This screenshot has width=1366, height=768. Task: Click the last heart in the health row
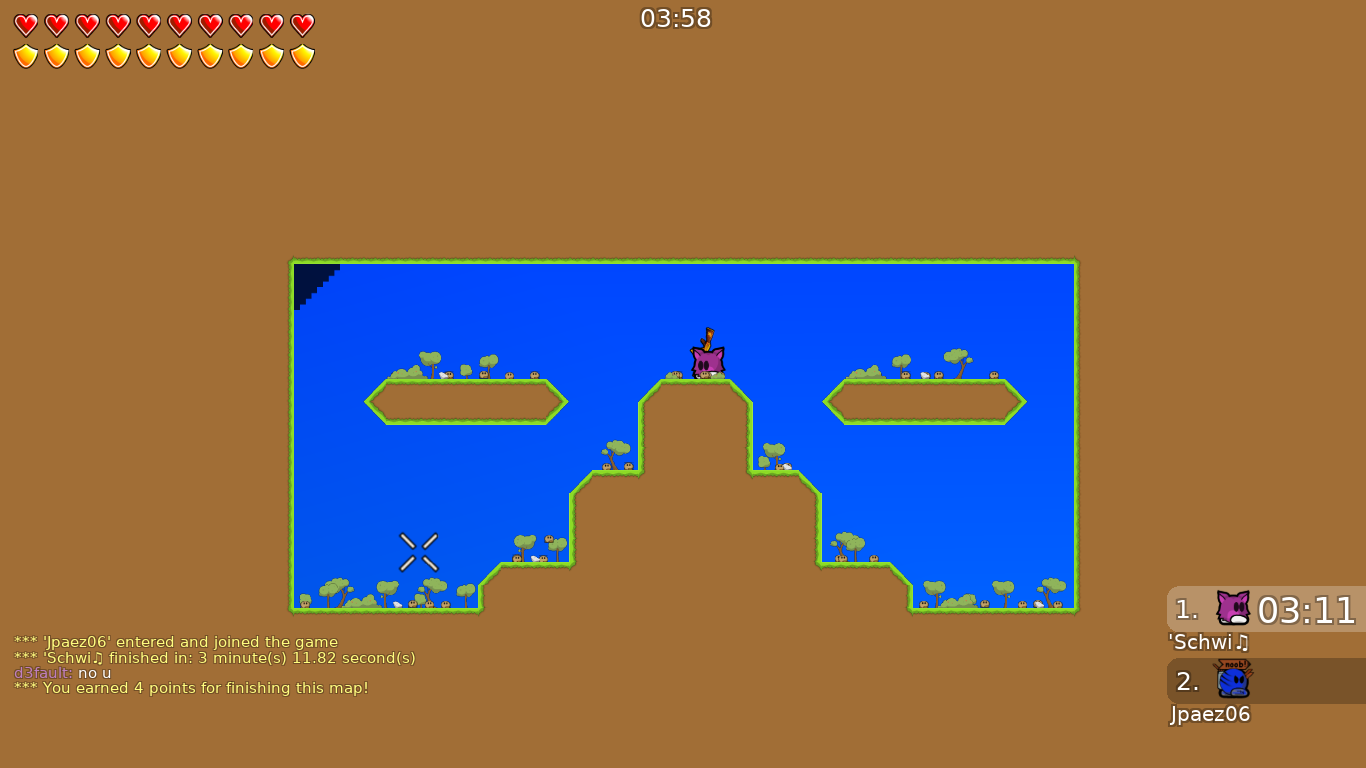[302, 23]
